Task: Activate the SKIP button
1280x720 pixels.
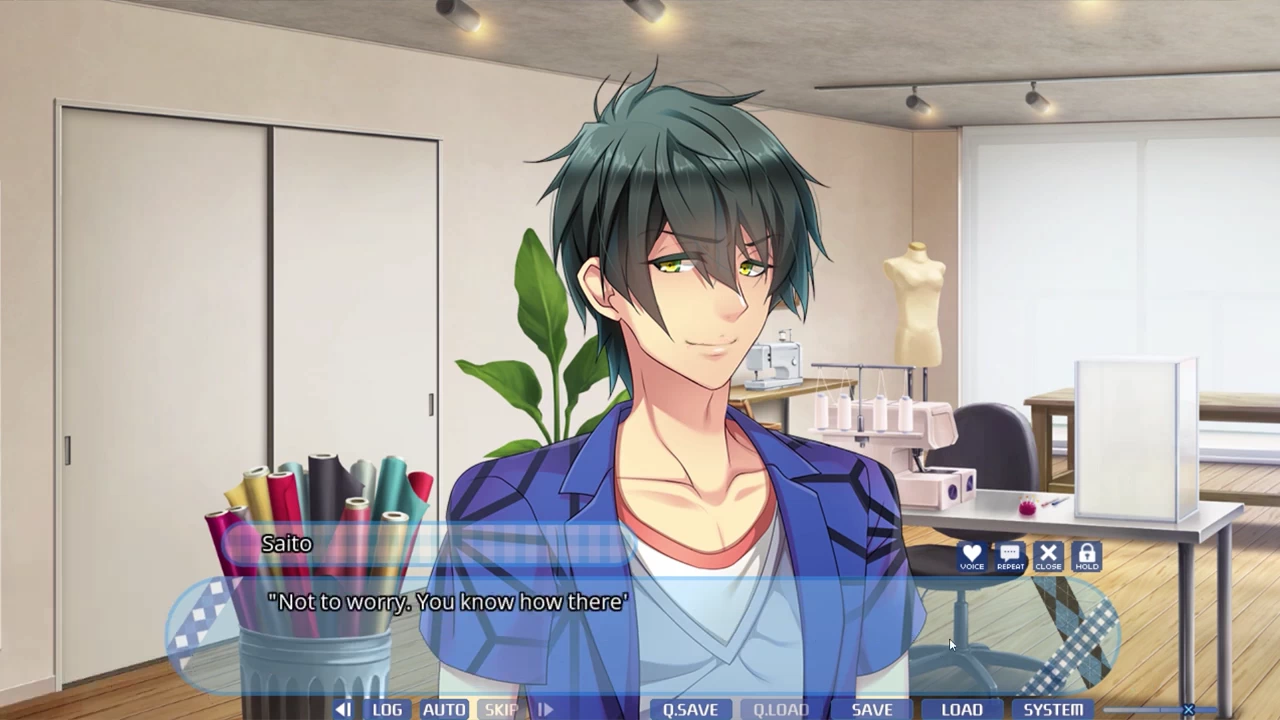Action: 501,709
